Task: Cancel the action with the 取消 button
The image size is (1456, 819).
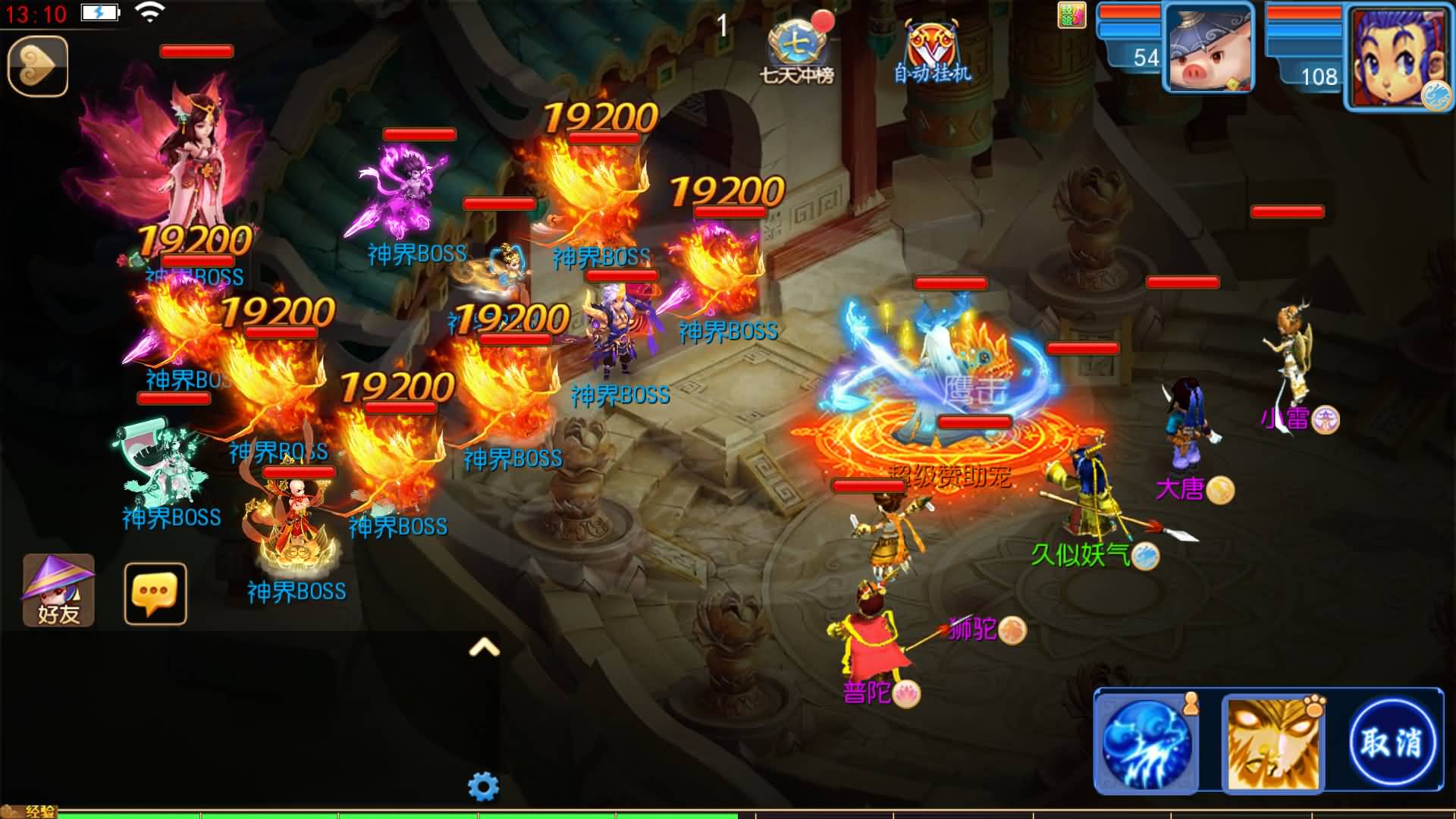Action: click(x=1392, y=742)
